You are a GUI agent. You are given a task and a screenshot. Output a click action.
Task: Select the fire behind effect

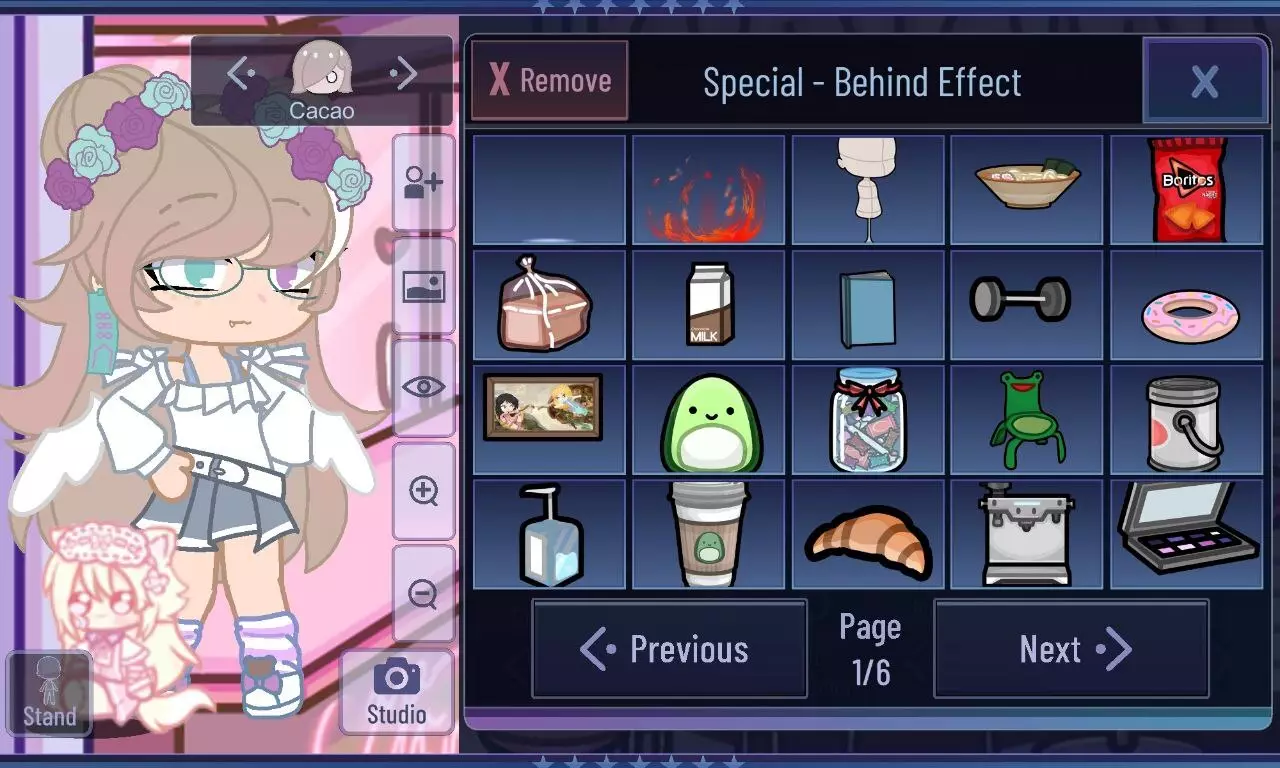pos(709,190)
